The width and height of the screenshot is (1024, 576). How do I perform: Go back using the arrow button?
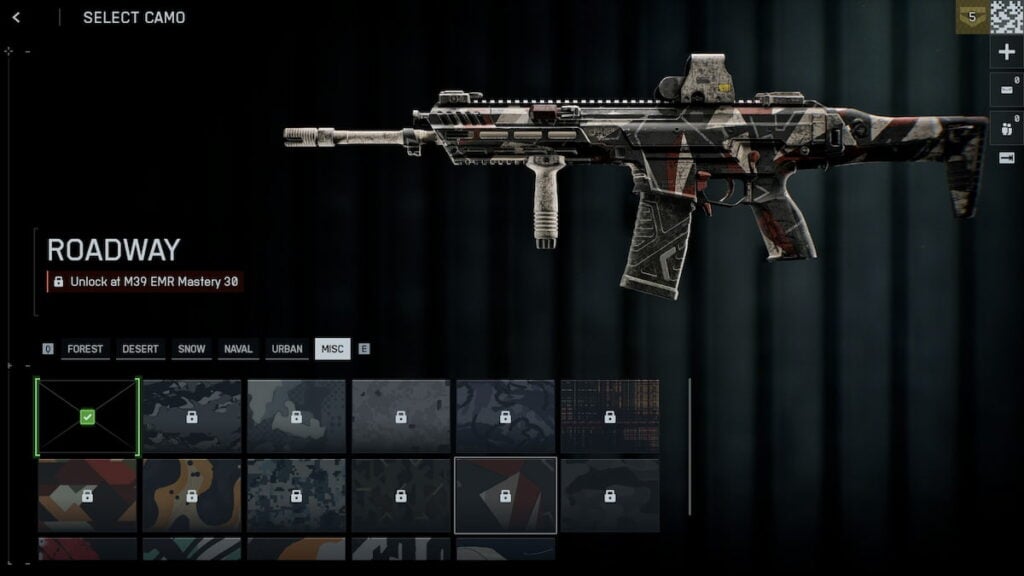[16, 17]
